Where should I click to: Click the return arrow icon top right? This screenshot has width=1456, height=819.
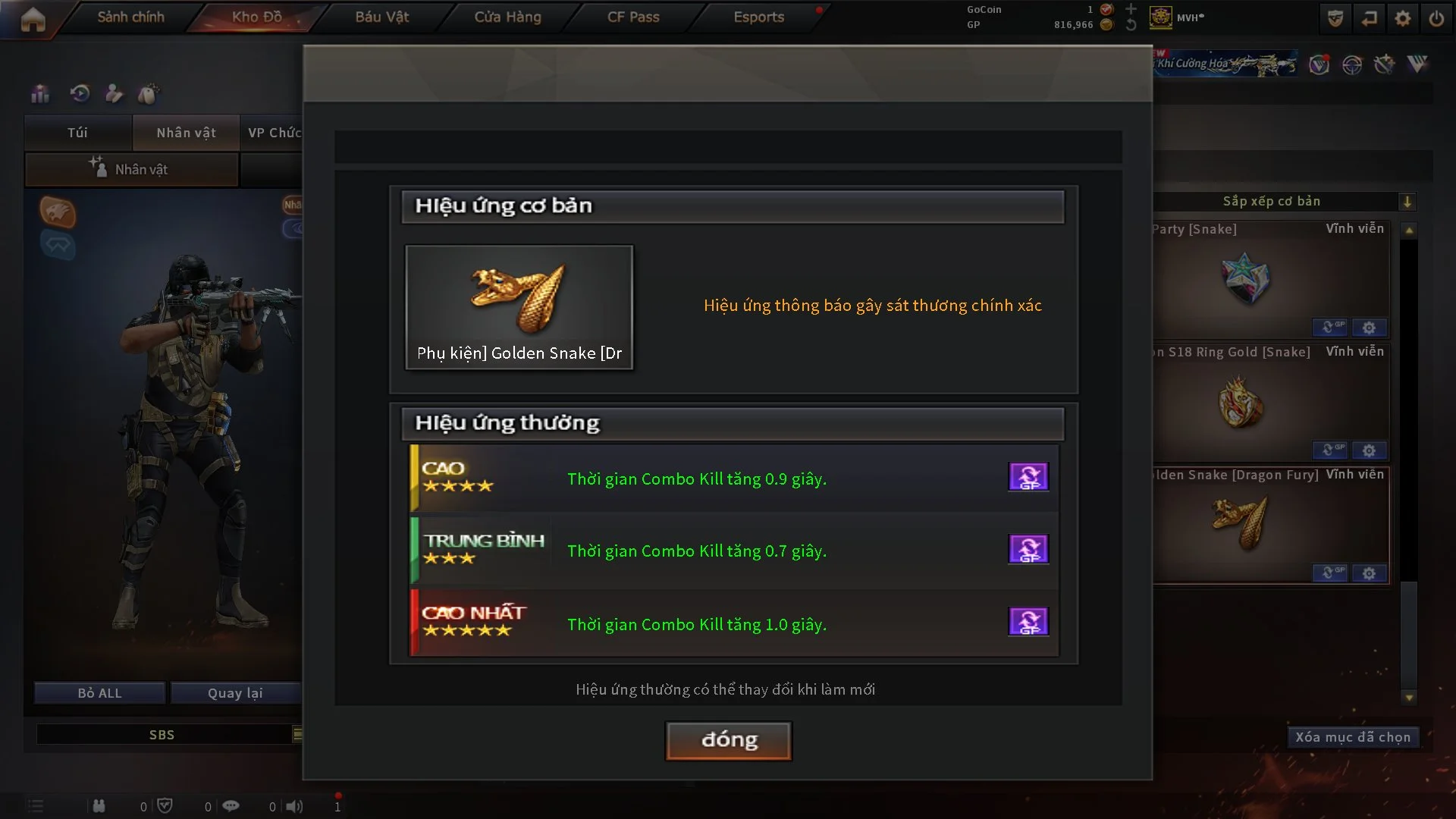click(1370, 17)
